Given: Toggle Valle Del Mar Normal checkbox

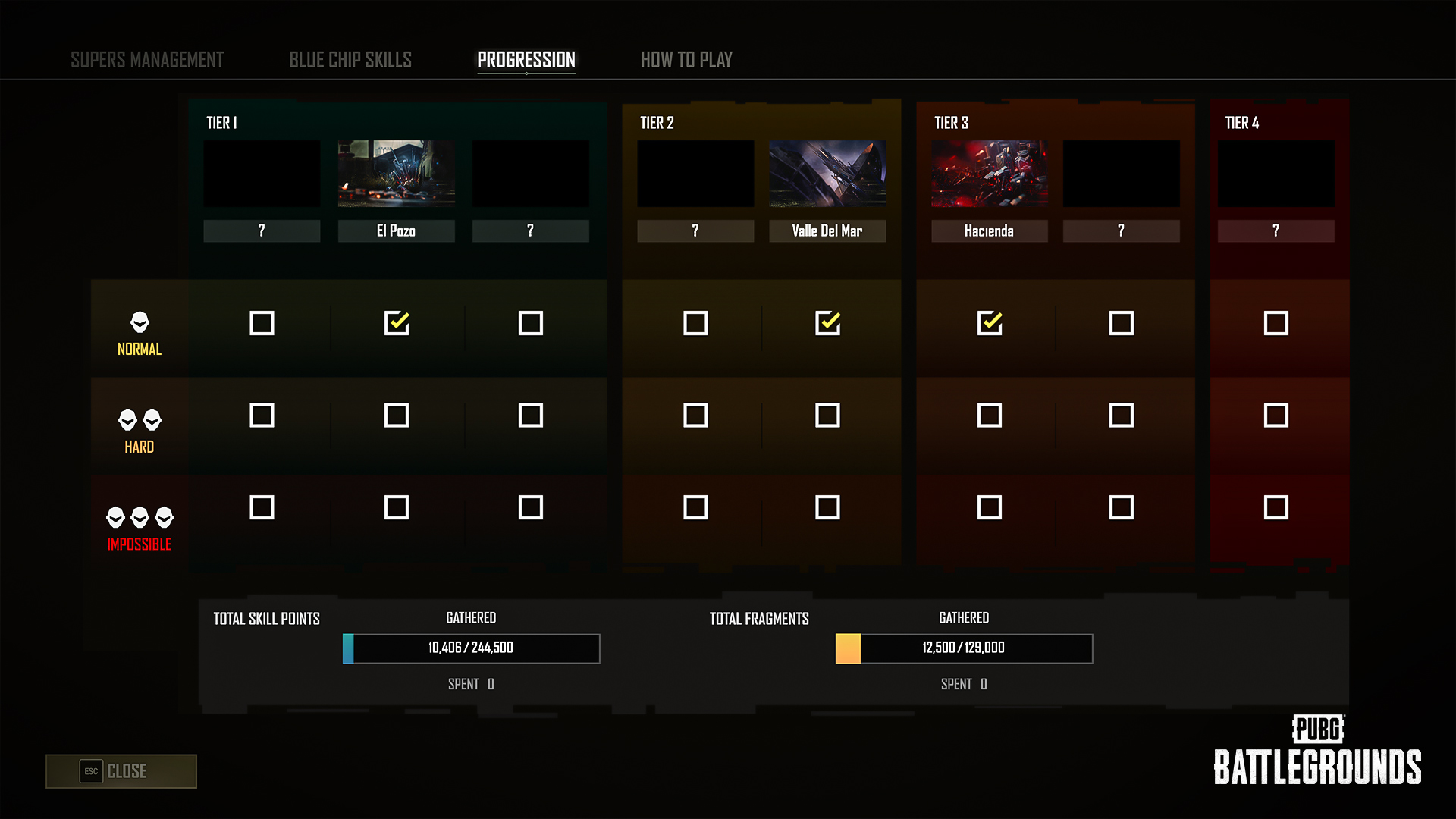Looking at the screenshot, I should [827, 323].
